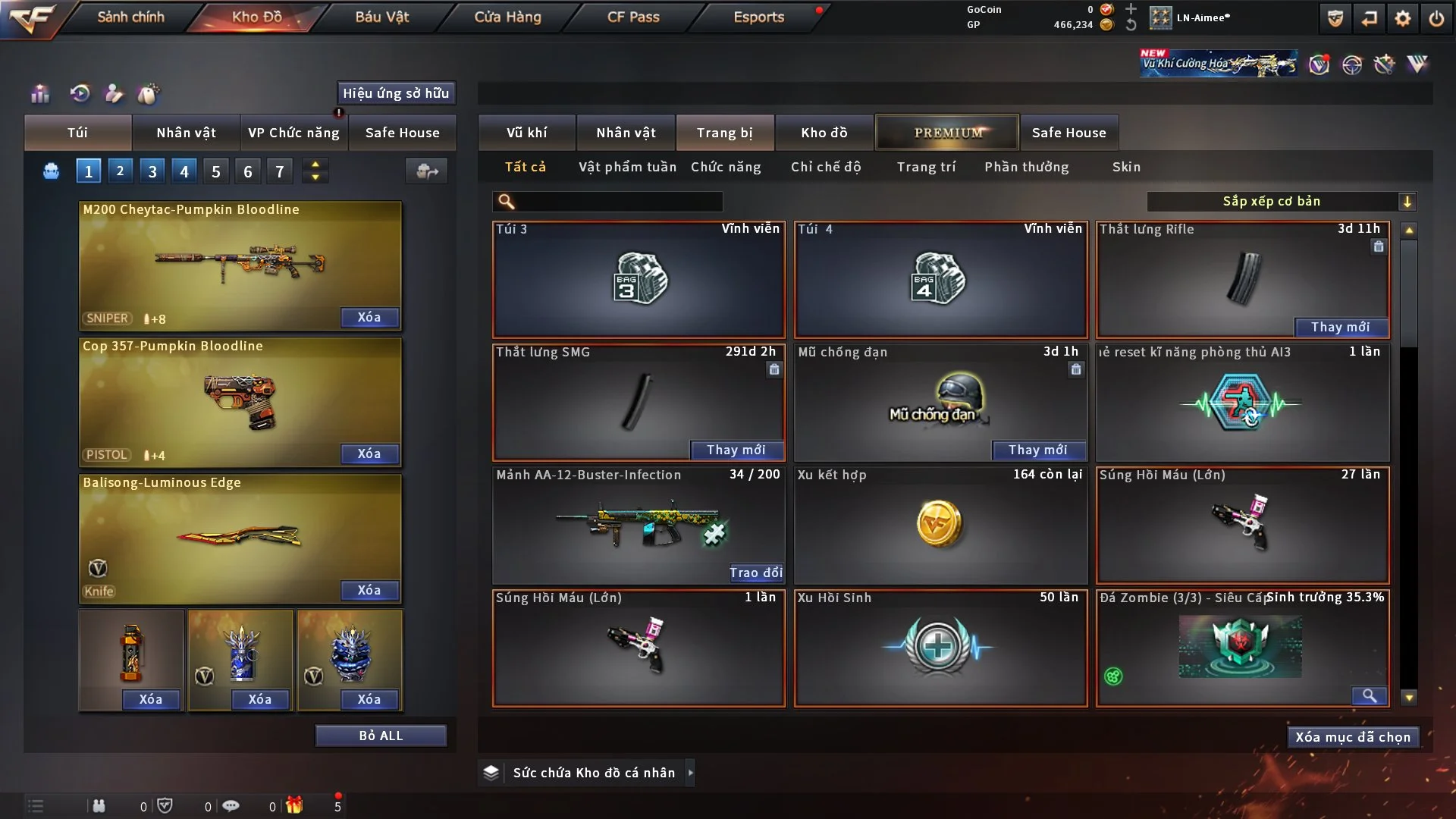Exchange the AA-12 fragment with Trao đổi
The height and width of the screenshot is (819, 1456).
coord(755,573)
